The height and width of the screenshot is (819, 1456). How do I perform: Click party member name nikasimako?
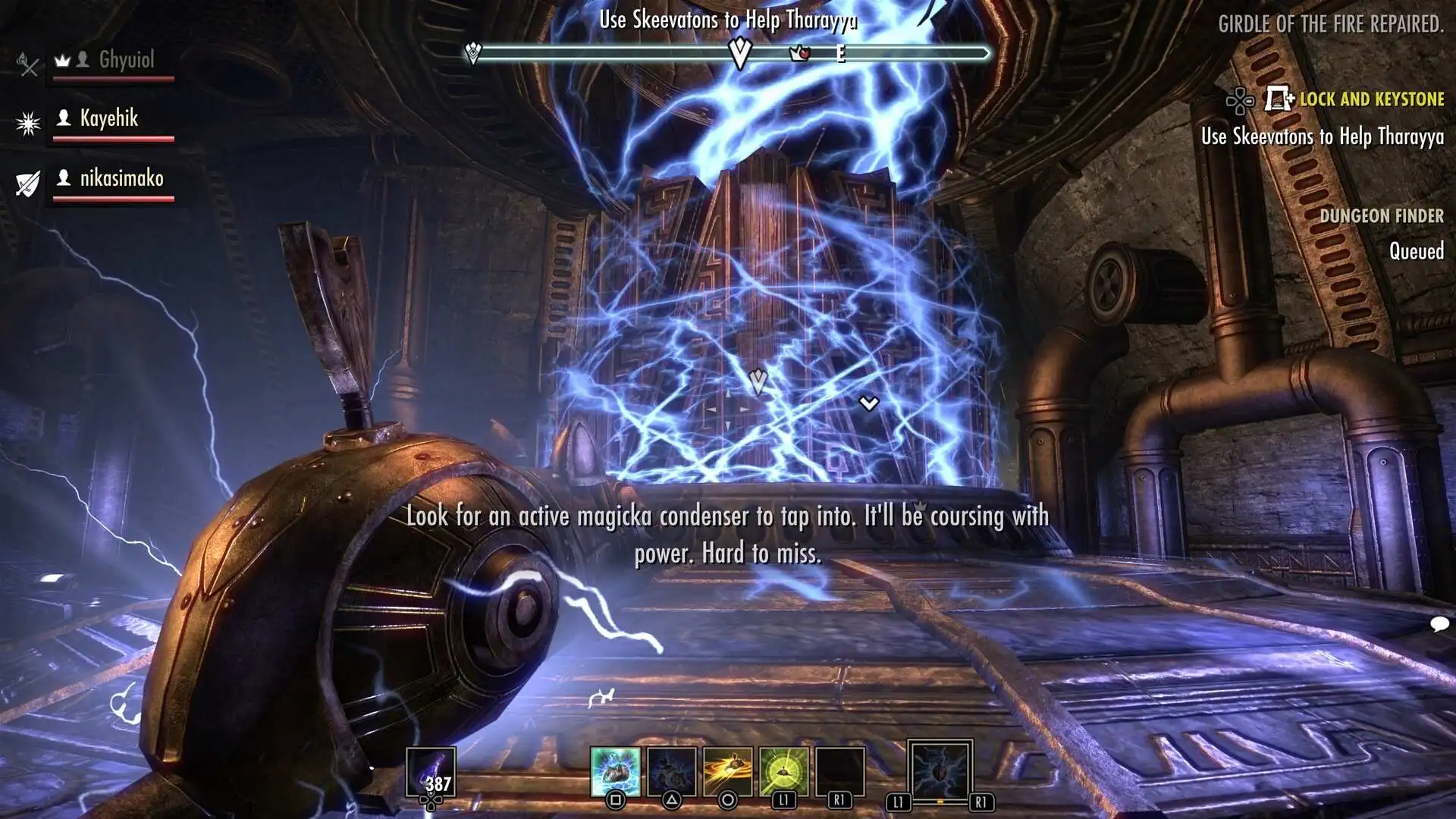coord(122,180)
